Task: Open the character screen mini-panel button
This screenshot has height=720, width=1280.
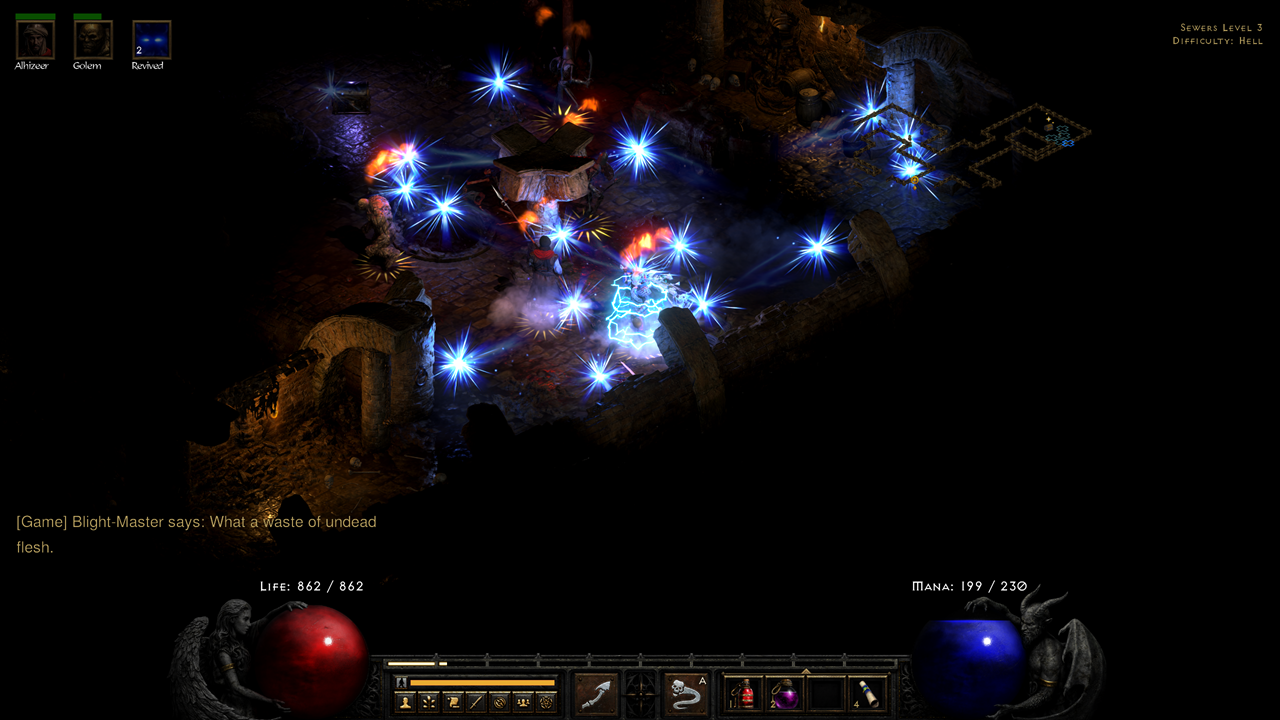Action: point(405,702)
